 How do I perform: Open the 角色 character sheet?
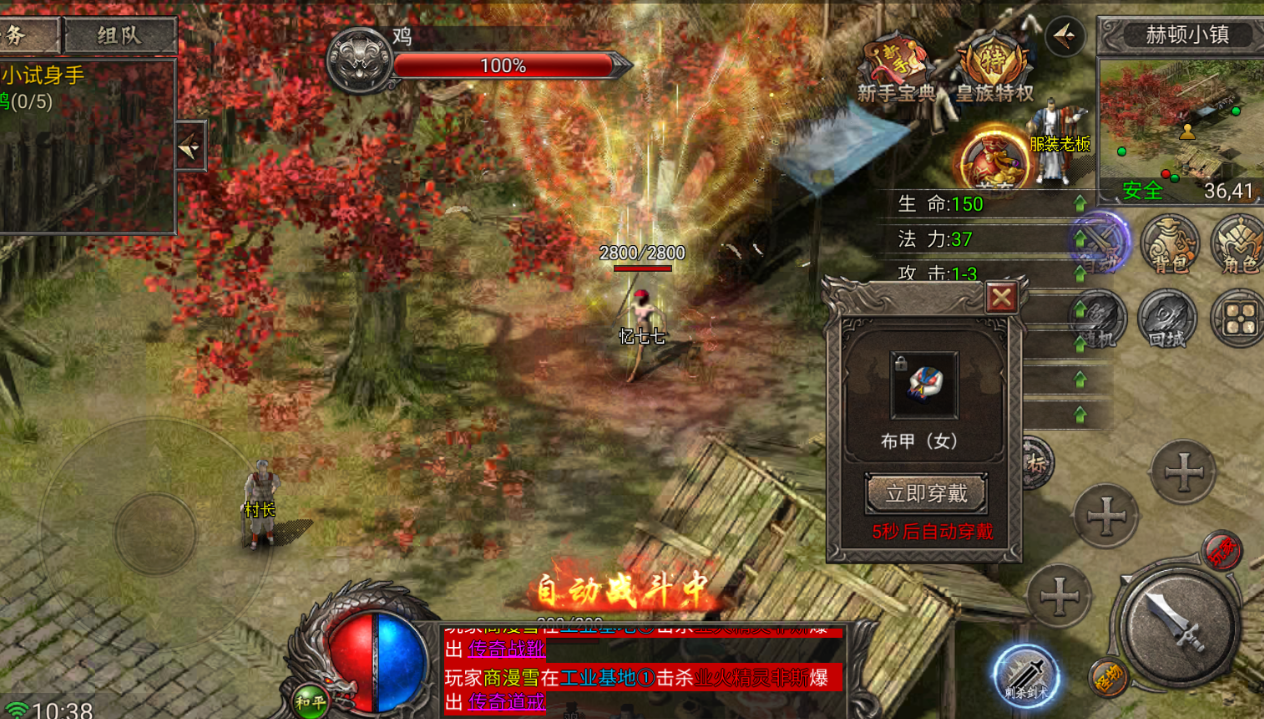pyautogui.click(x=1239, y=243)
